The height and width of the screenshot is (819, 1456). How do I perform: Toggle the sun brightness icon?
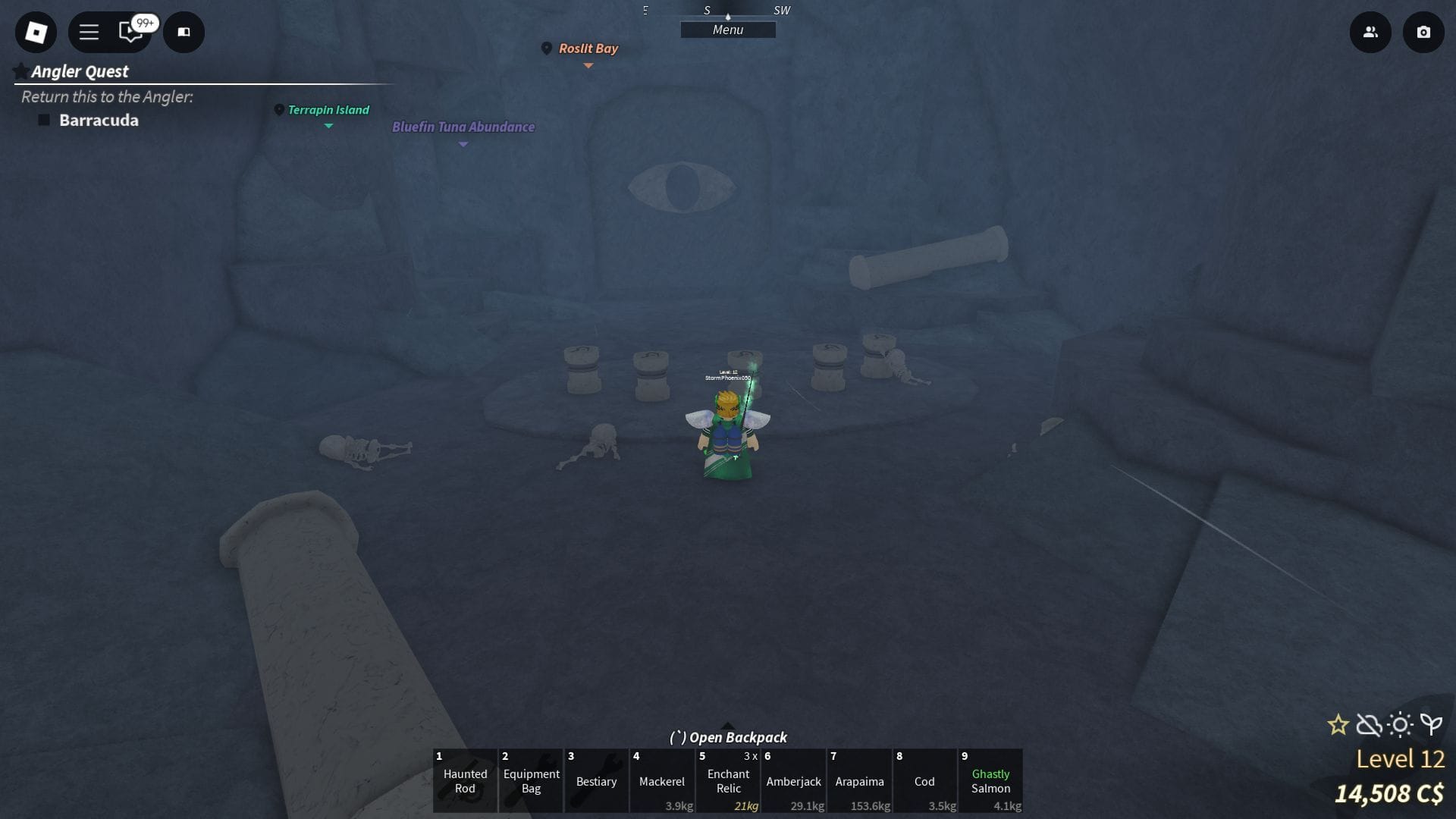pyautogui.click(x=1399, y=726)
